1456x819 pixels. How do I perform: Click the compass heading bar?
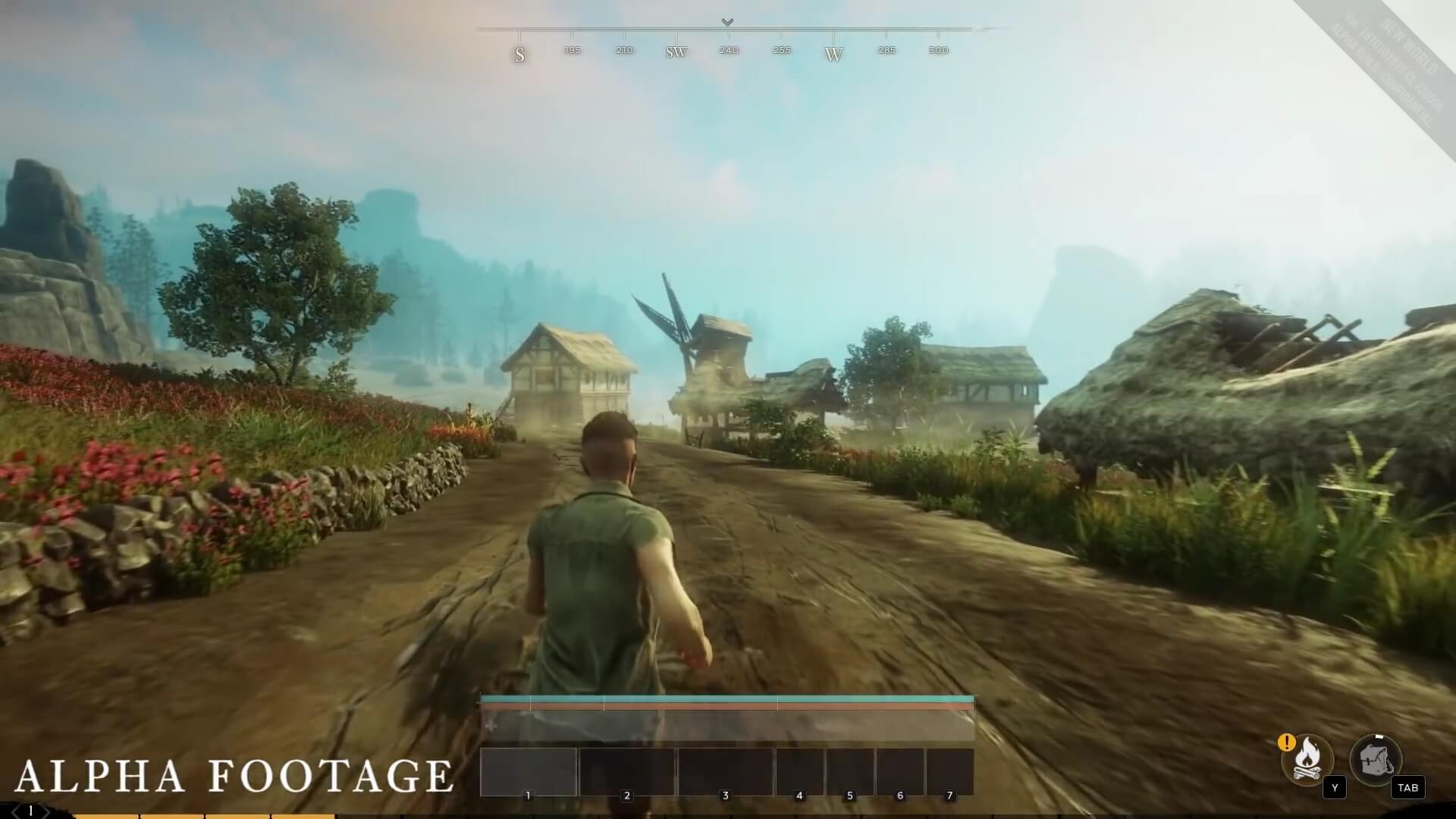728,42
